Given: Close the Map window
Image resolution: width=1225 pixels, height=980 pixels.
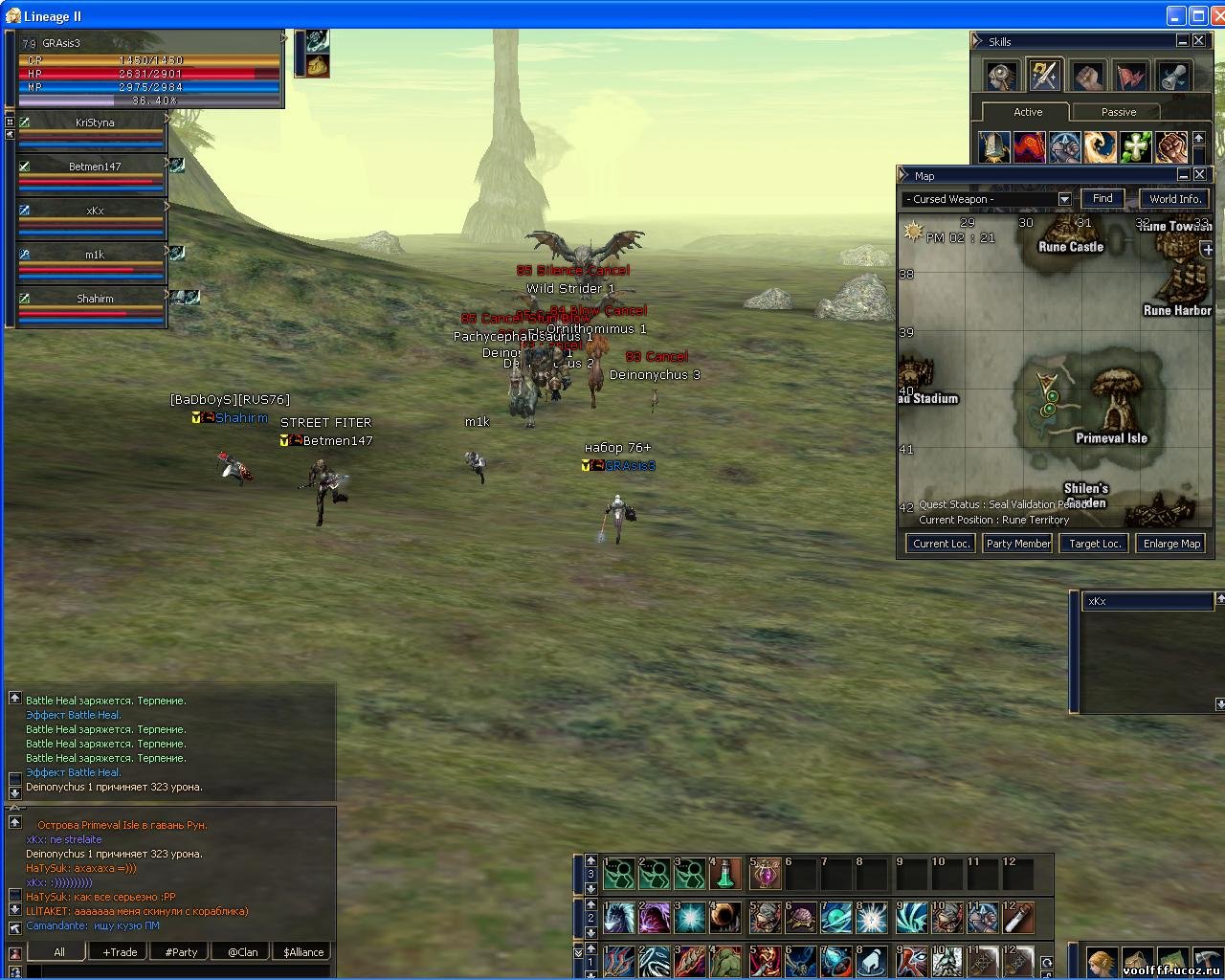Looking at the screenshot, I should (1198, 174).
